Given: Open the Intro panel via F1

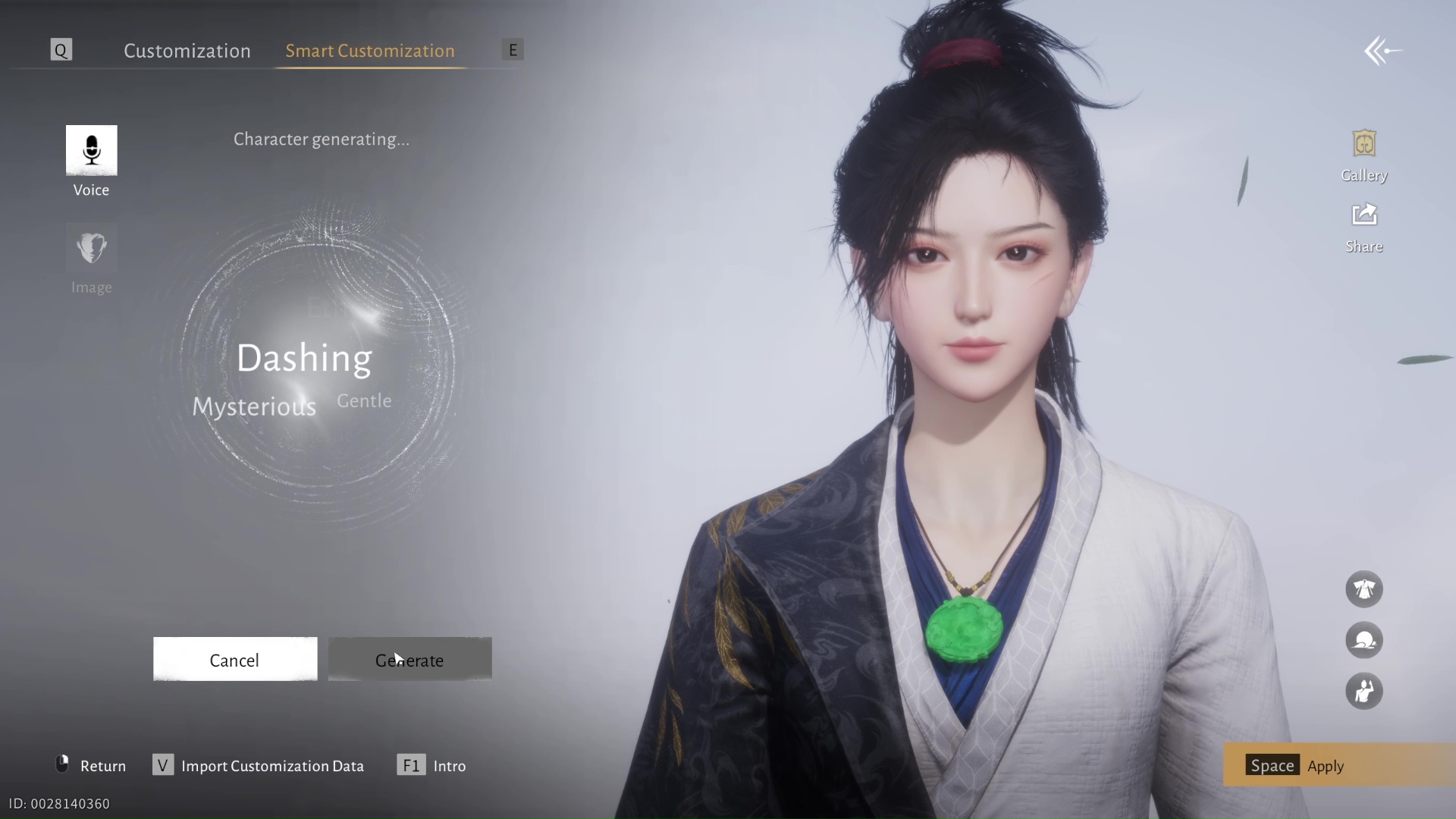Looking at the screenshot, I should coord(431,766).
